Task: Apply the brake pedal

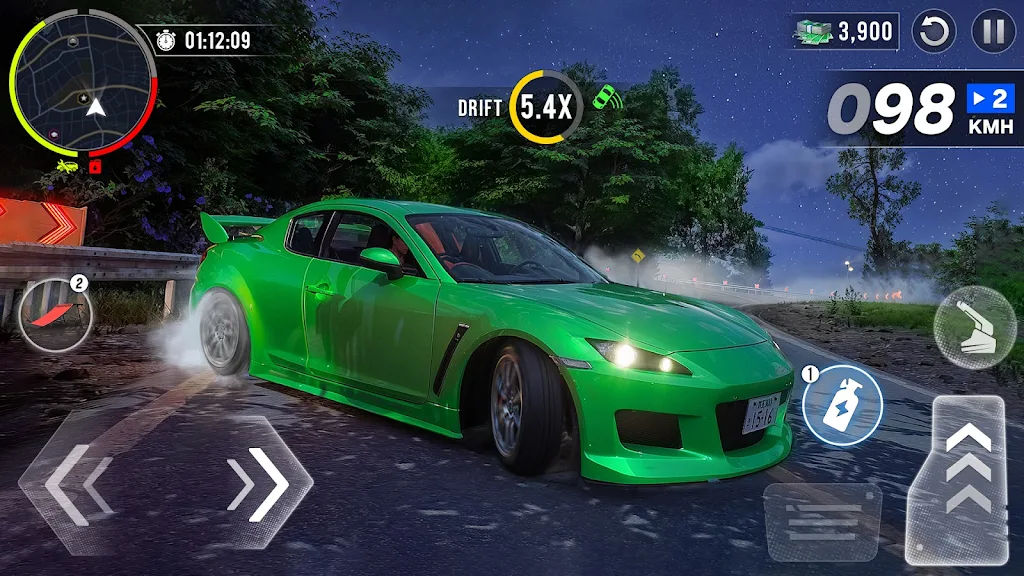Action: 822,520
